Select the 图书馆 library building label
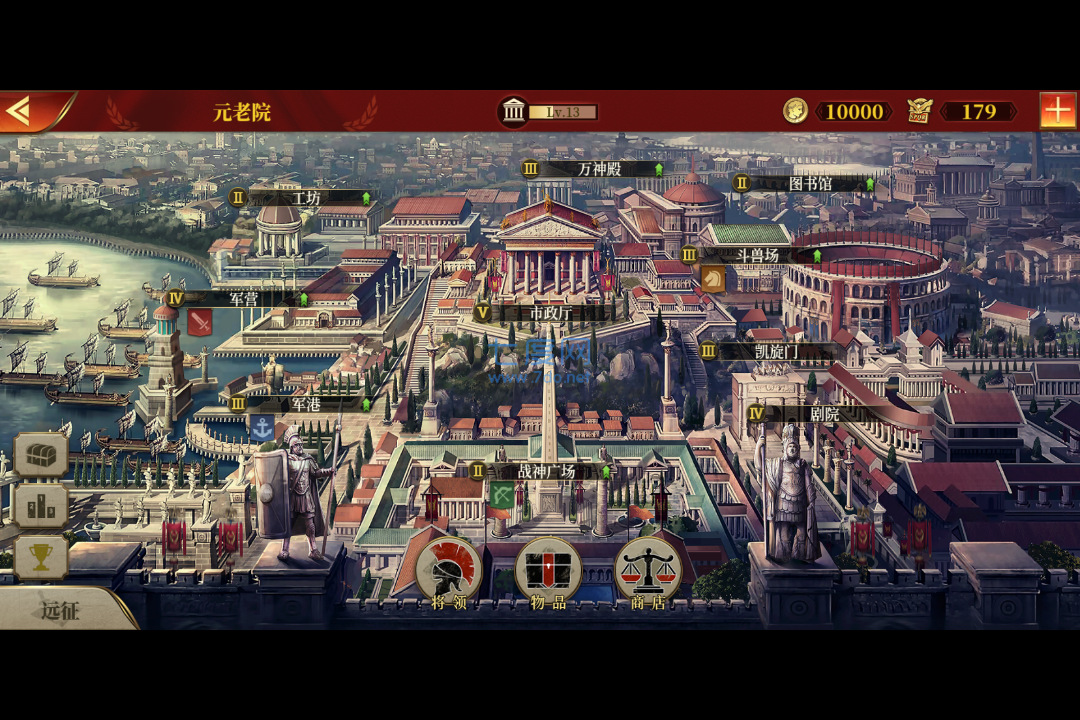This screenshot has width=1080, height=720. (x=809, y=184)
